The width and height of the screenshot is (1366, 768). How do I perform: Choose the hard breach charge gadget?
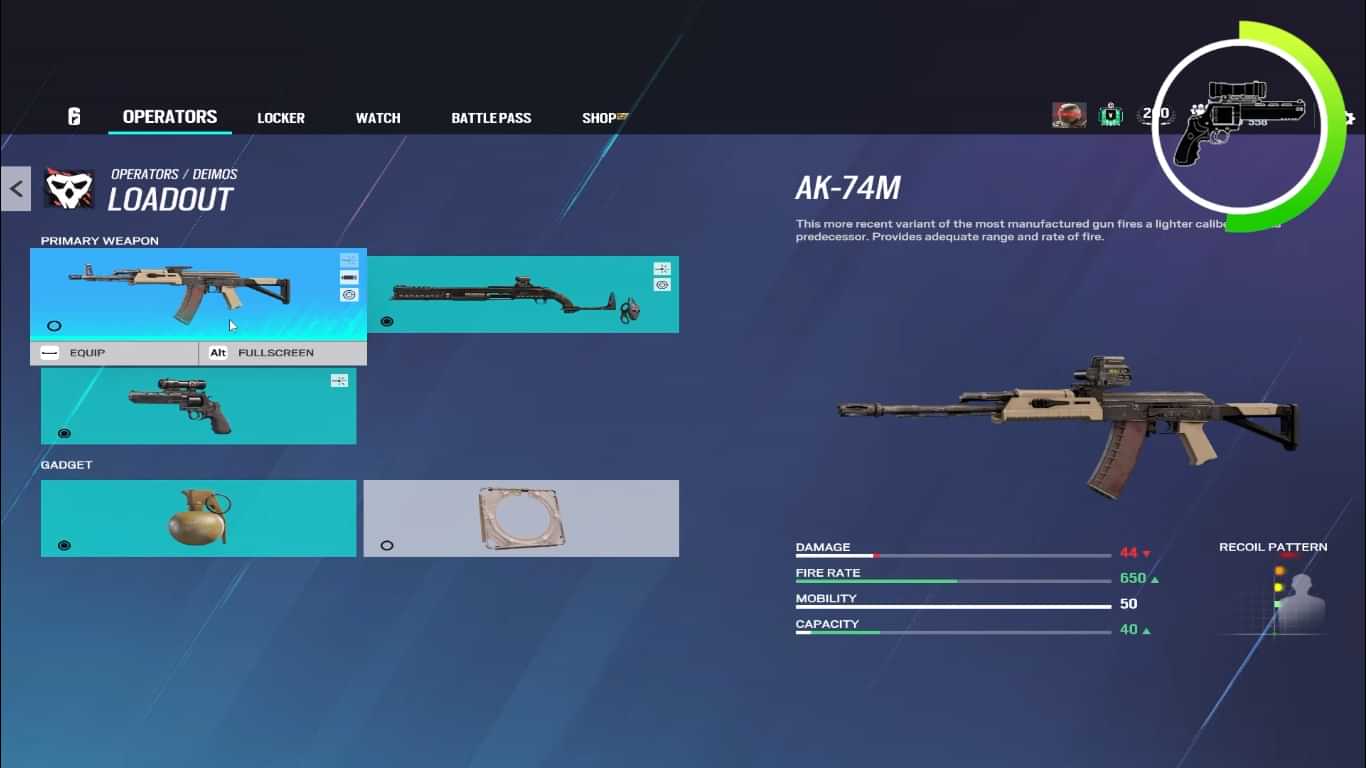[x=521, y=518]
